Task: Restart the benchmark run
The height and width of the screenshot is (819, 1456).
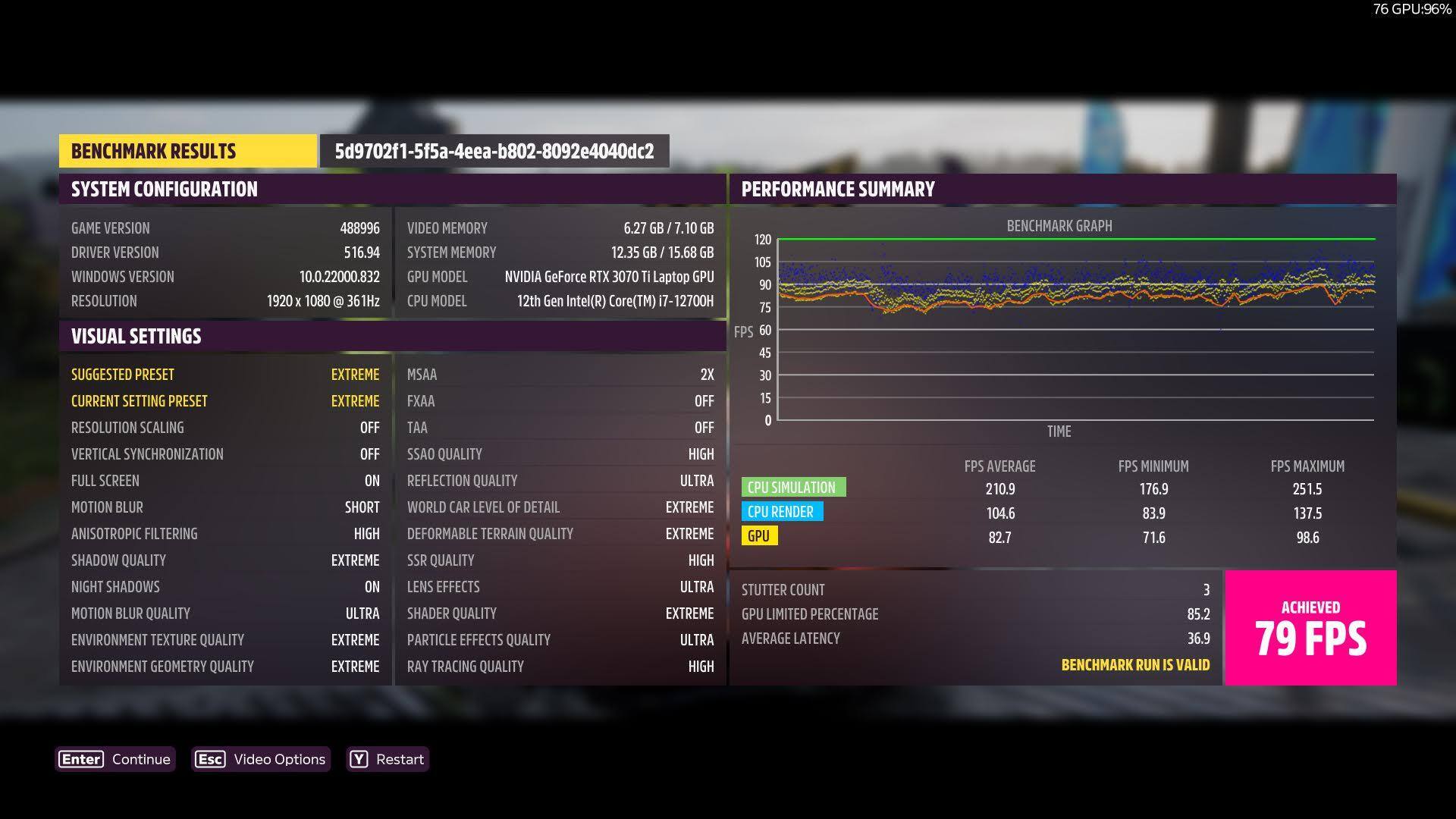Action: point(388,759)
